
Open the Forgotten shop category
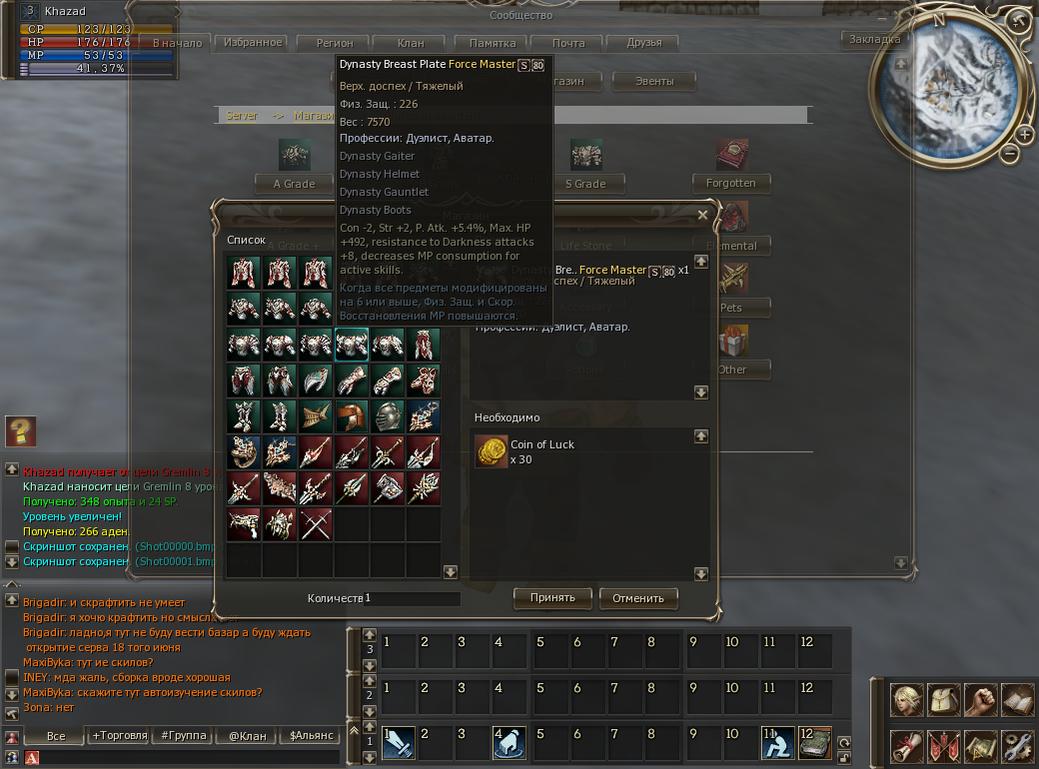[x=731, y=183]
